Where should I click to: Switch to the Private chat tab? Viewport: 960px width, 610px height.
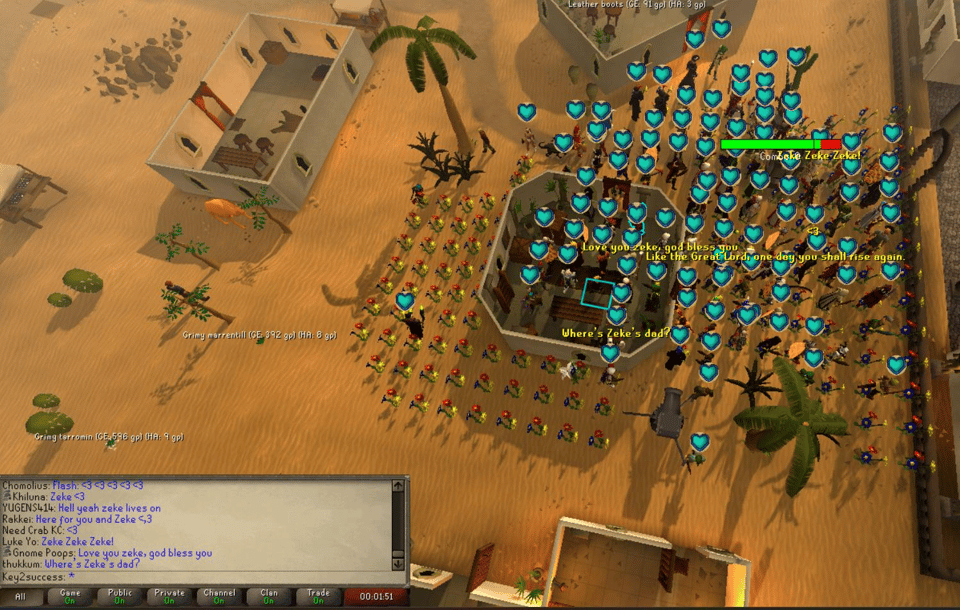click(170, 597)
